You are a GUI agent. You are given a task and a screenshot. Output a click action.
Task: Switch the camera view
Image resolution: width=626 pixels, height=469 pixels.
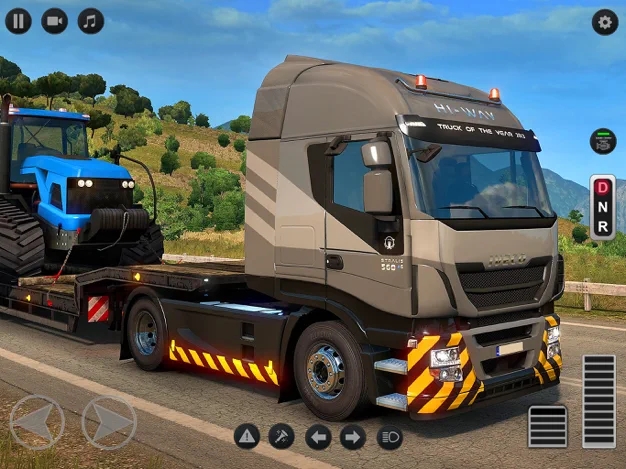tap(54, 21)
